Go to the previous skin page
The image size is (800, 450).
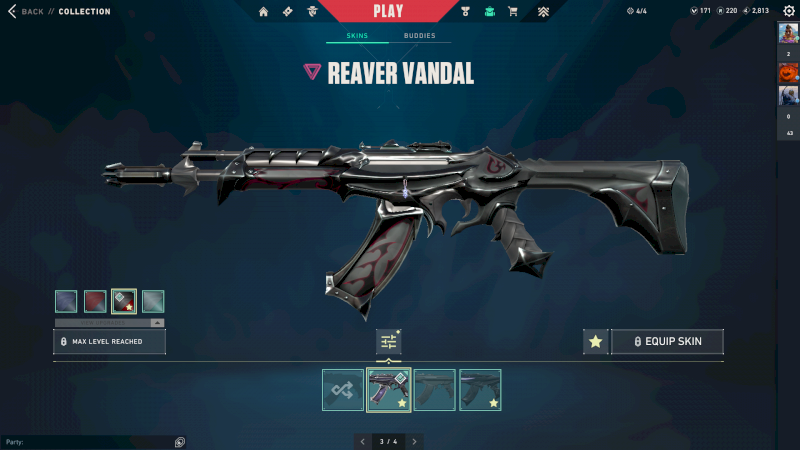click(x=362, y=441)
